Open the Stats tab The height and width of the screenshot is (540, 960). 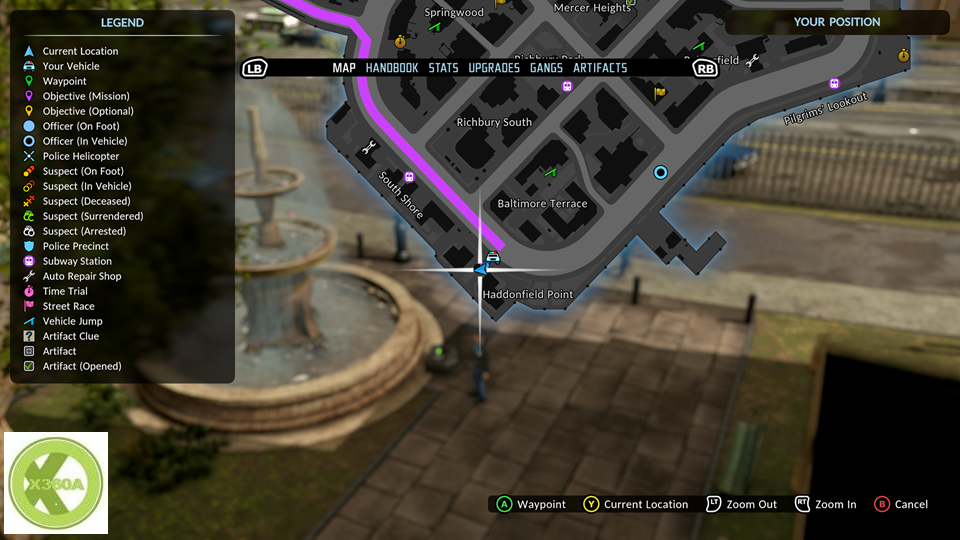point(443,68)
